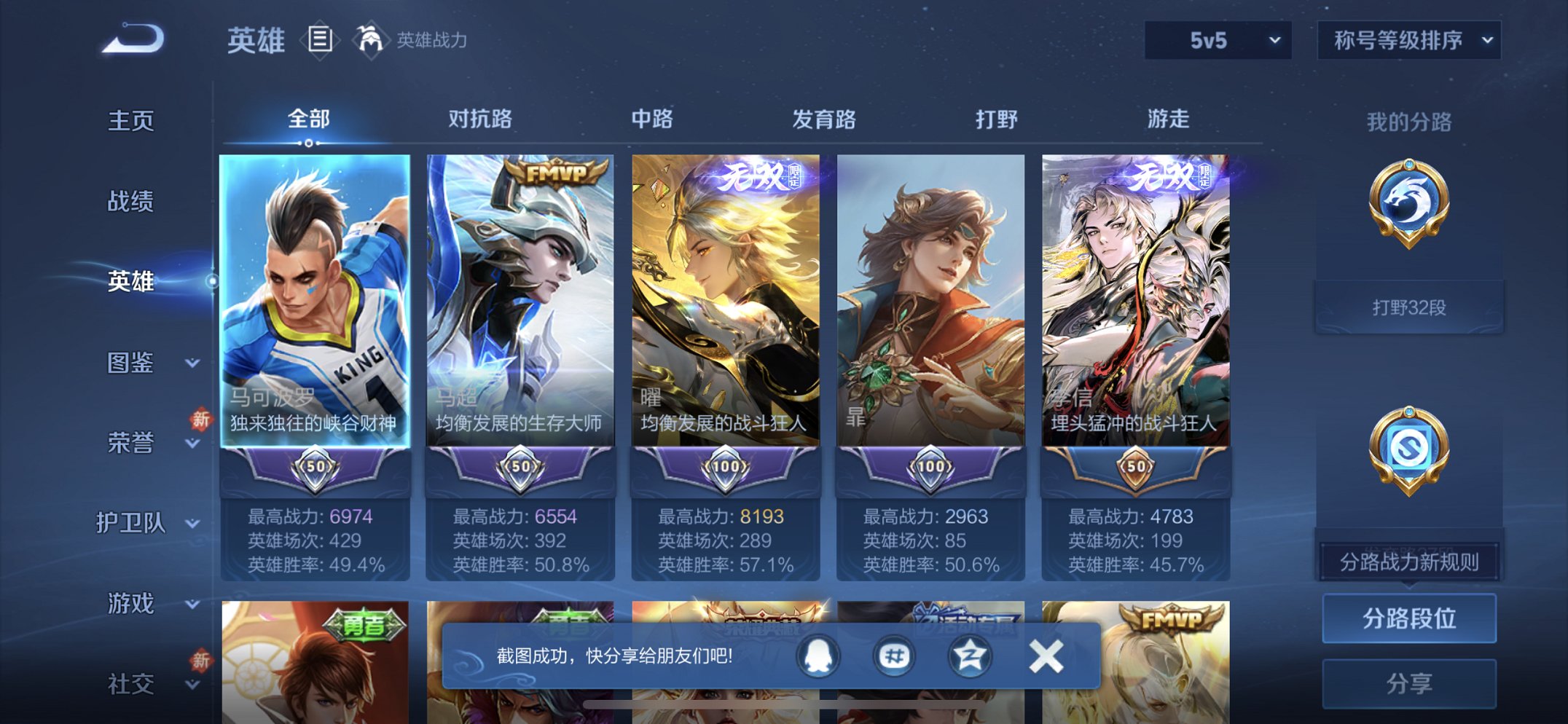Screen dimensions: 1568x724
Task: Dismiss the screenshot toast with the X
Action: click(x=1045, y=656)
